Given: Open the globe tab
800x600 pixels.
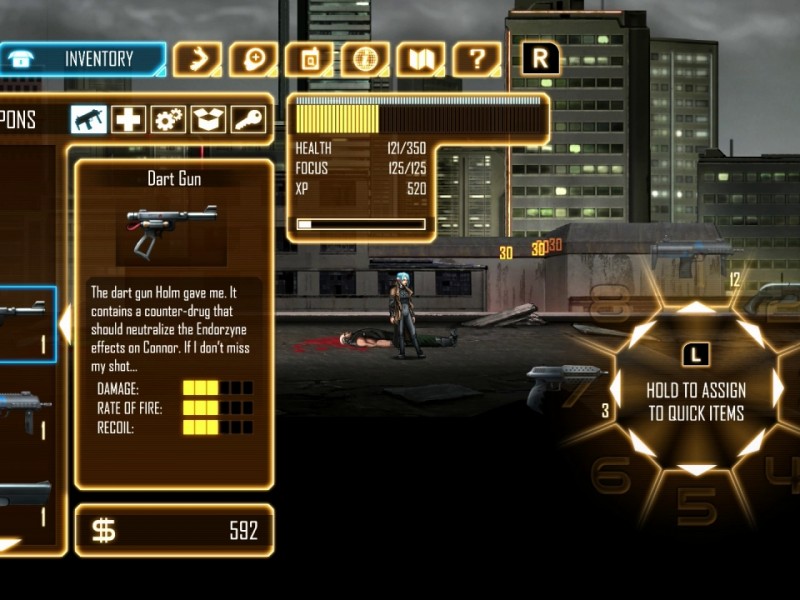Looking at the screenshot, I should pyautogui.click(x=365, y=59).
